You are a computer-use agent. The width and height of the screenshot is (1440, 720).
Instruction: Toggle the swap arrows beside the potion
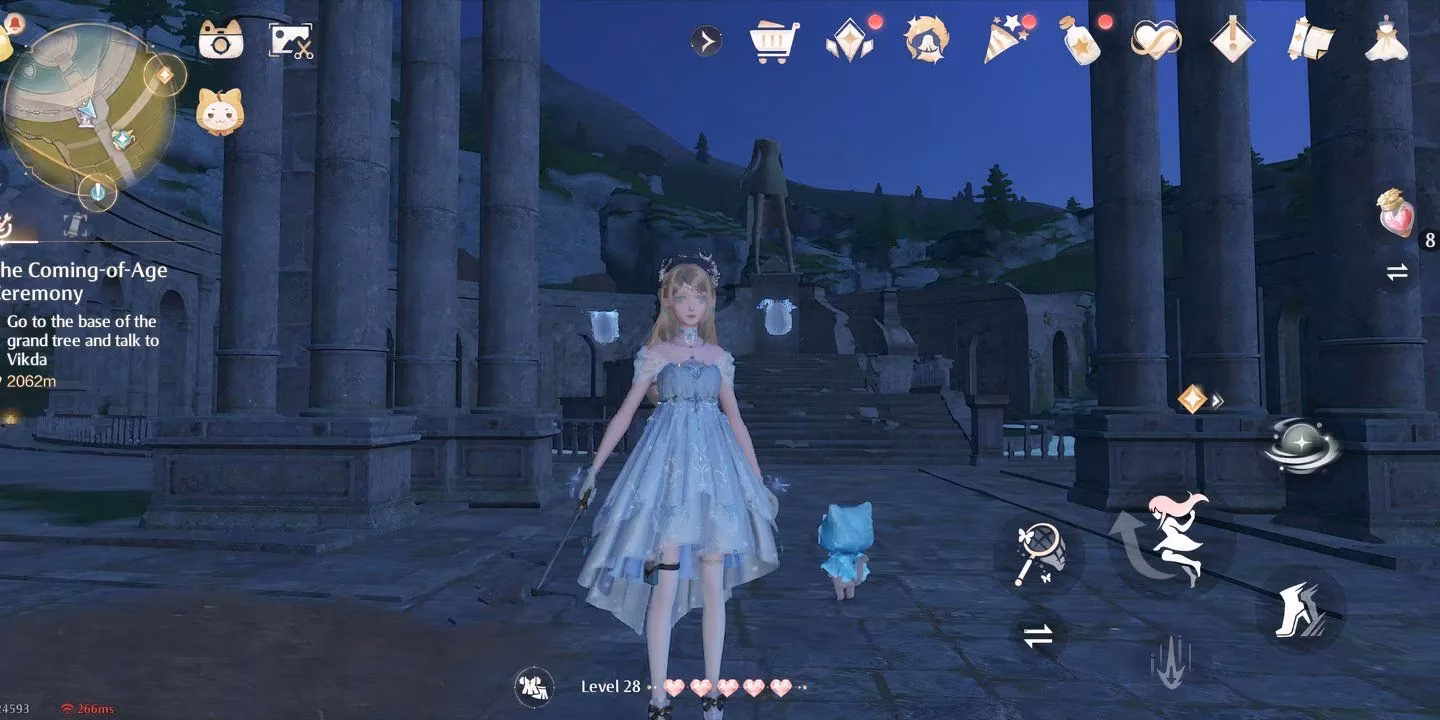(x=1396, y=271)
